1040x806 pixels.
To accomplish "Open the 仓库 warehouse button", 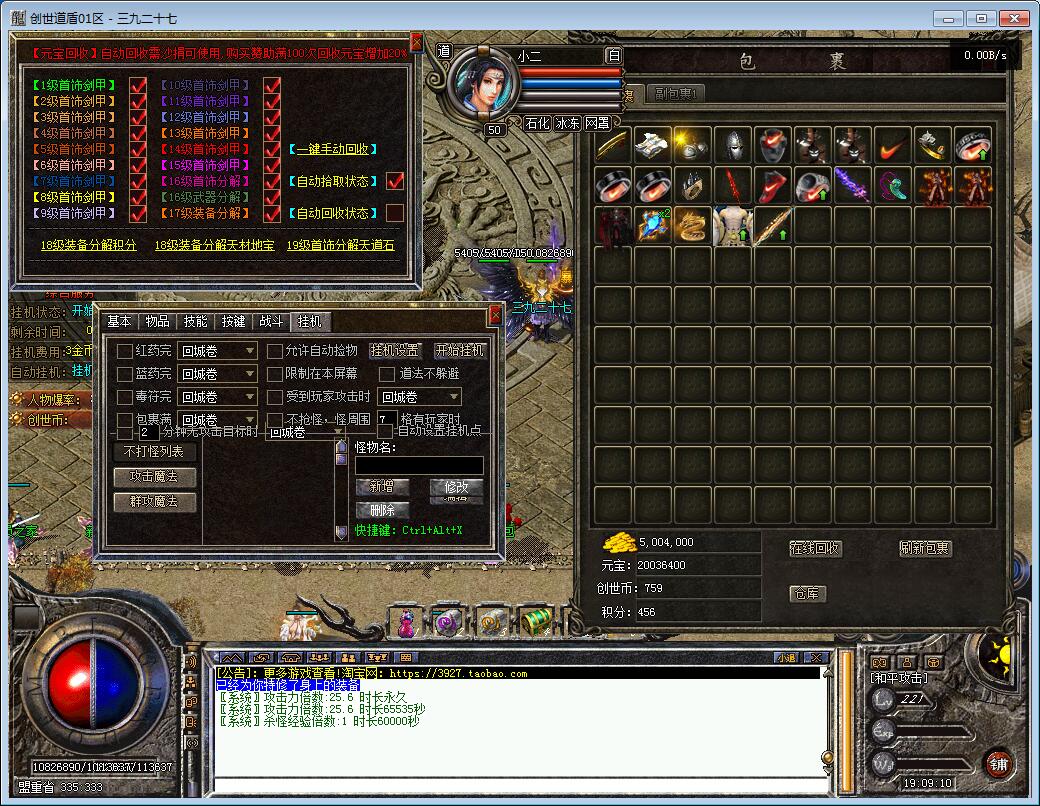I will tap(808, 593).
